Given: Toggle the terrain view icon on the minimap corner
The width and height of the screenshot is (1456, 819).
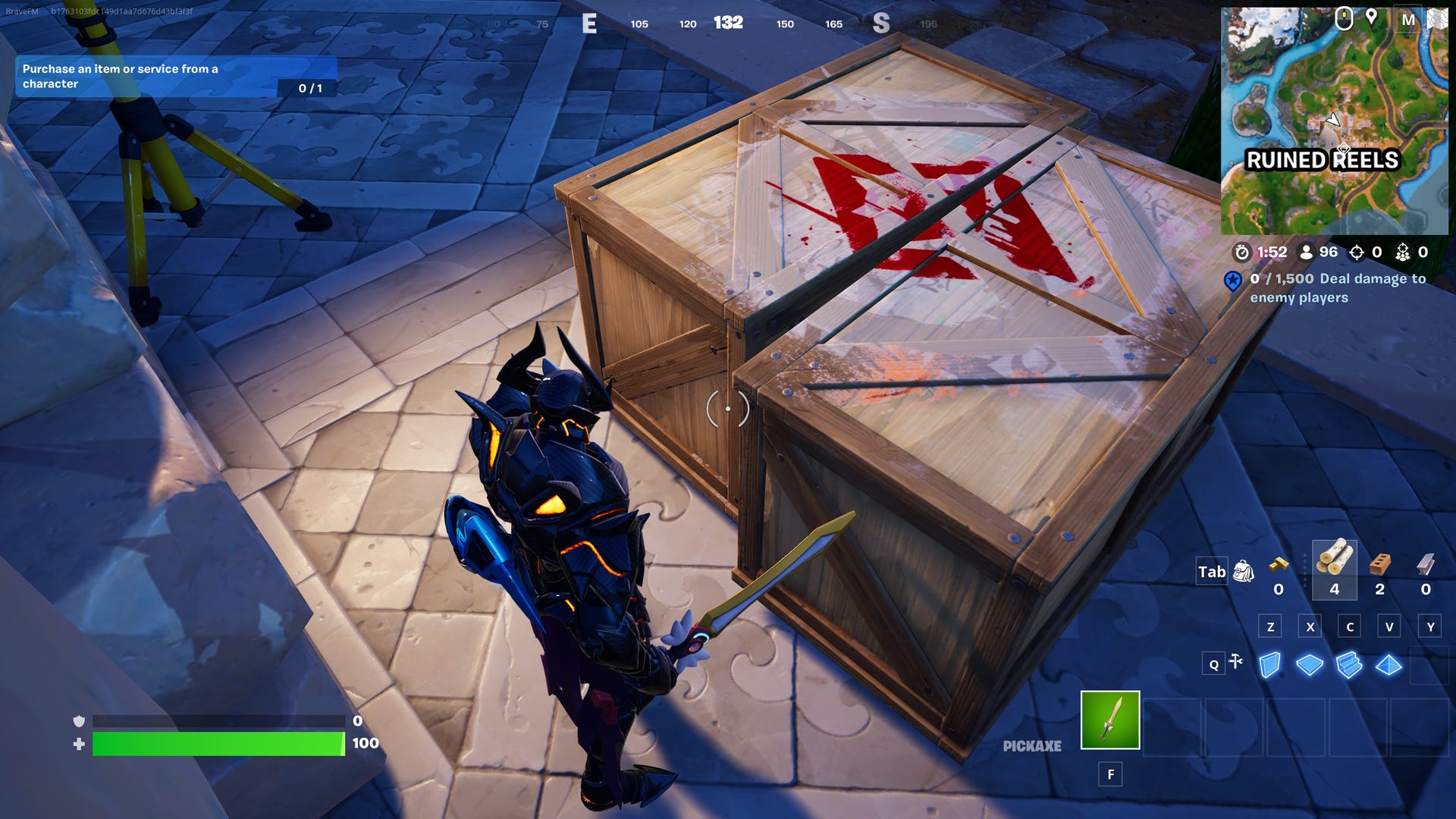Looking at the screenshot, I should [x=1440, y=19].
